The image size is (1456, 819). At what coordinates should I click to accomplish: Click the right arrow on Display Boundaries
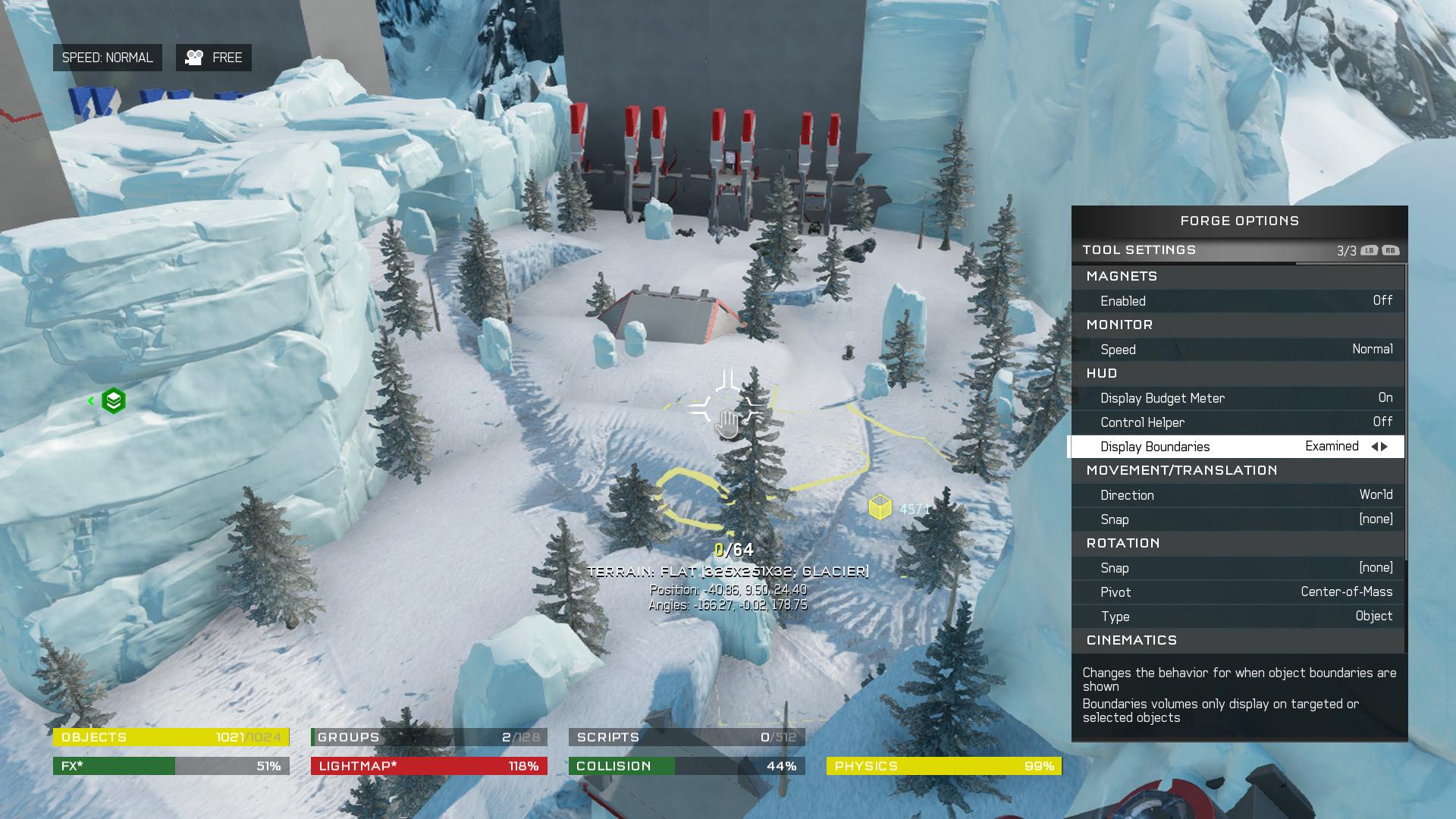1385,447
